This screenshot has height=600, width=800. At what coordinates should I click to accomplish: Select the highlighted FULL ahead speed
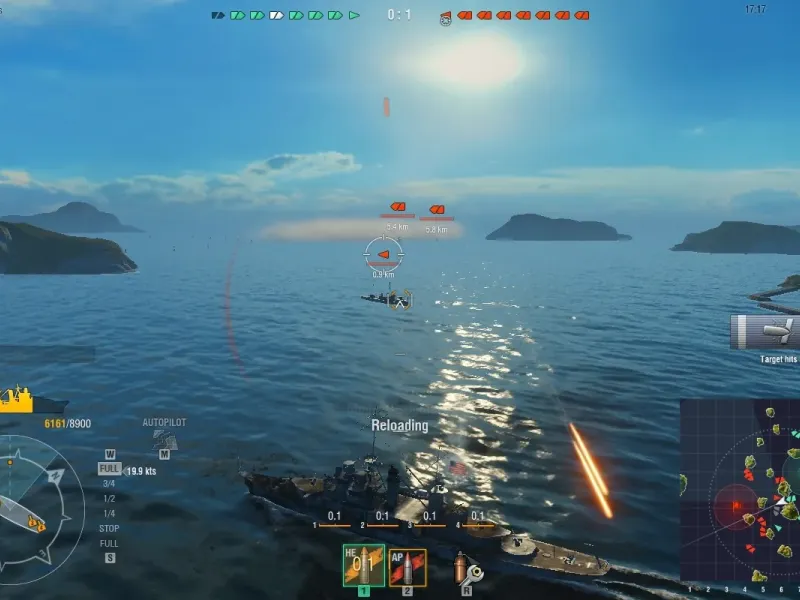[109, 468]
